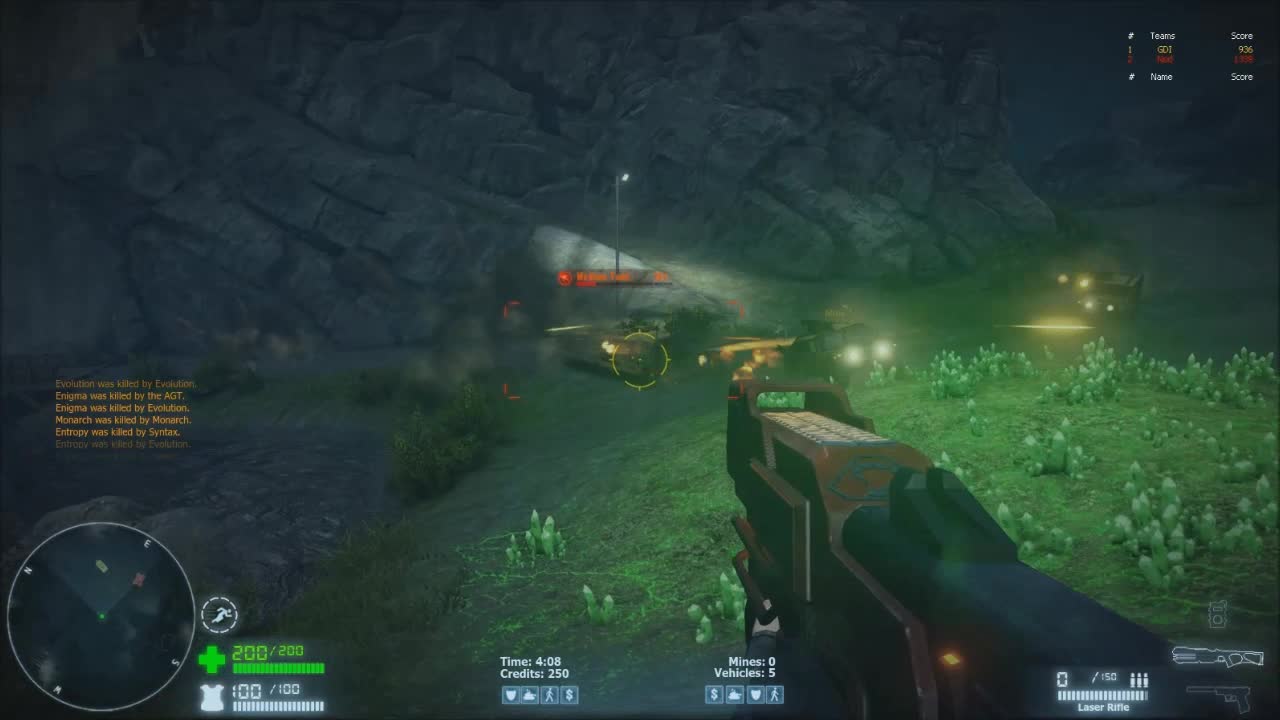The width and height of the screenshot is (1280, 720).
Task: Click the Name column header on scoreboard
Action: point(1160,76)
